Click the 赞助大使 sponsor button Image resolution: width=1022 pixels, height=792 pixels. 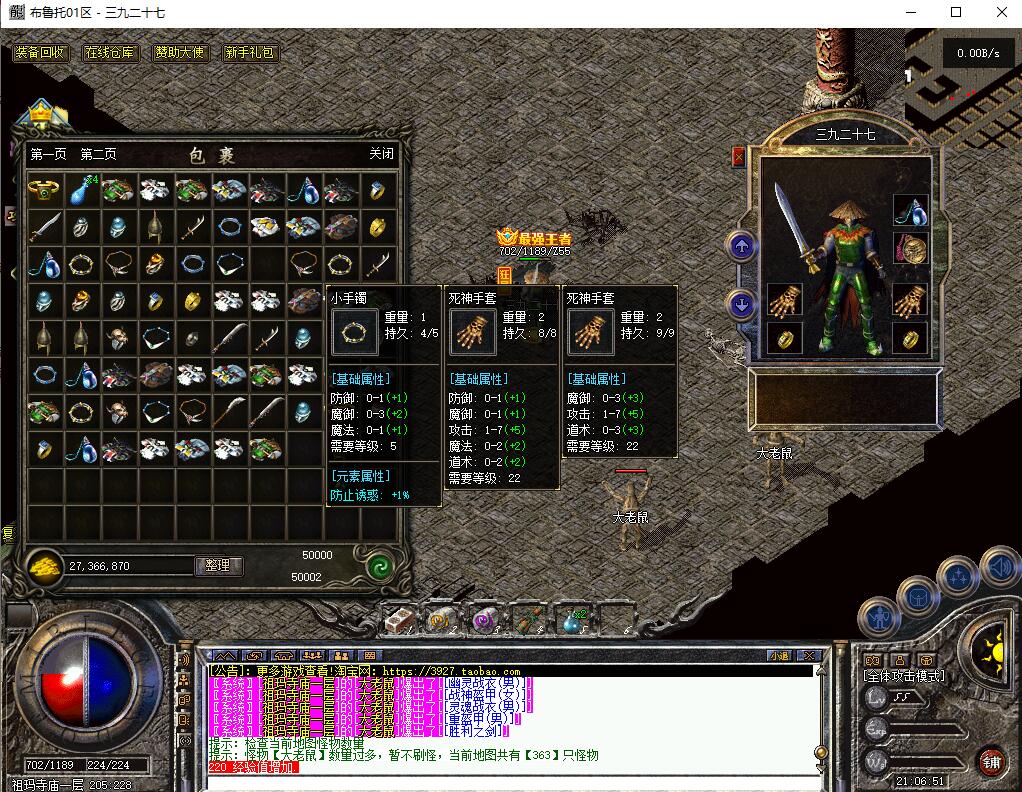pos(180,52)
